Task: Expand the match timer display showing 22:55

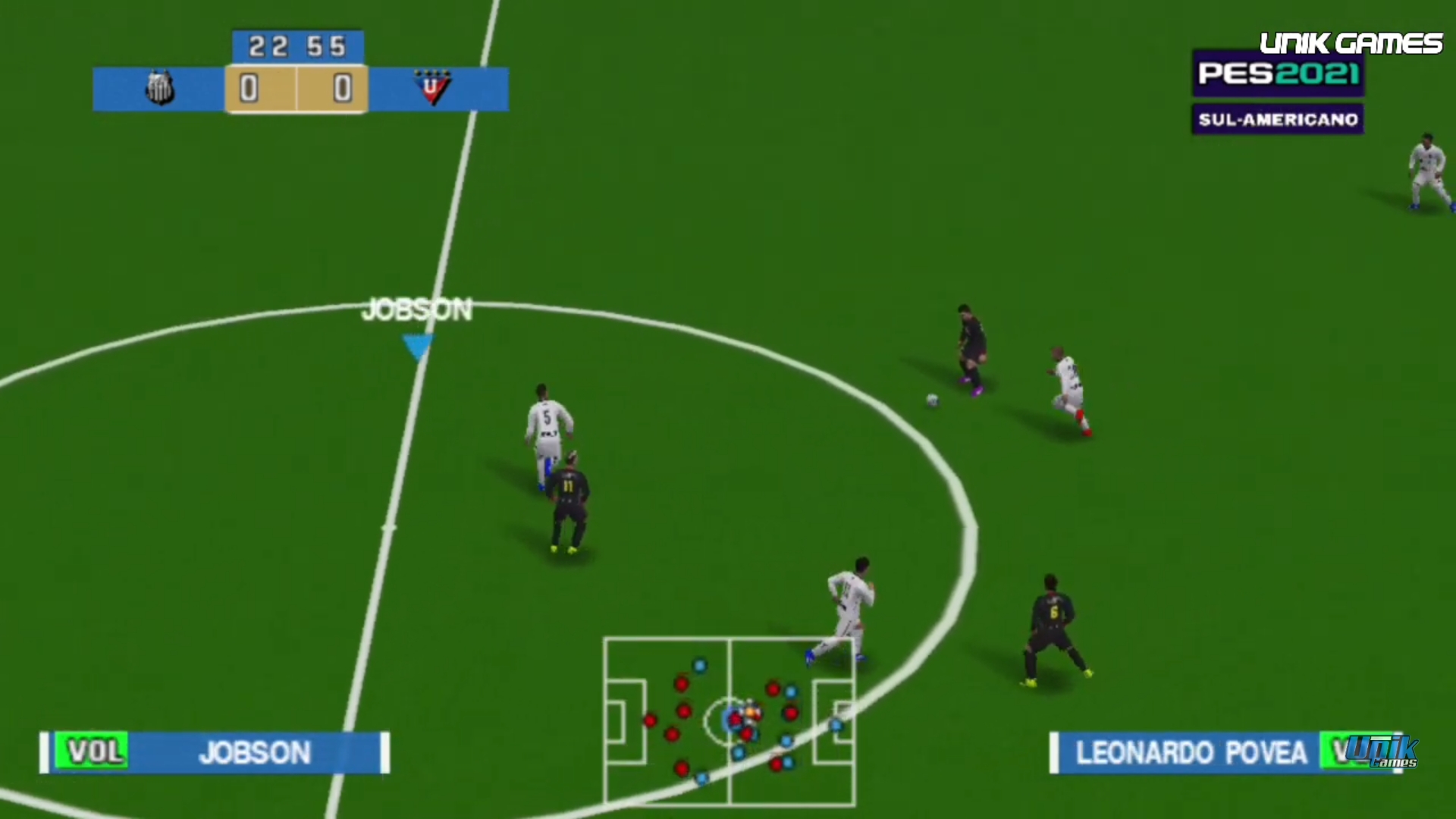Action: point(297,47)
